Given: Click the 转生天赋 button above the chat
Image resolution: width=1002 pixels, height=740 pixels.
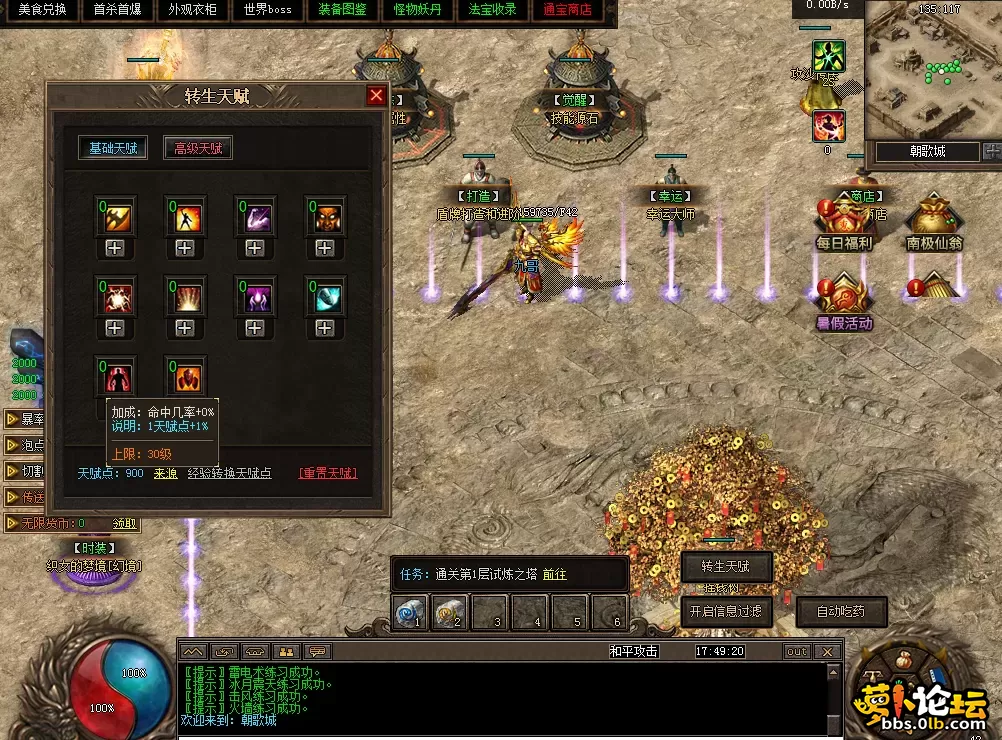Looking at the screenshot, I should [726, 567].
